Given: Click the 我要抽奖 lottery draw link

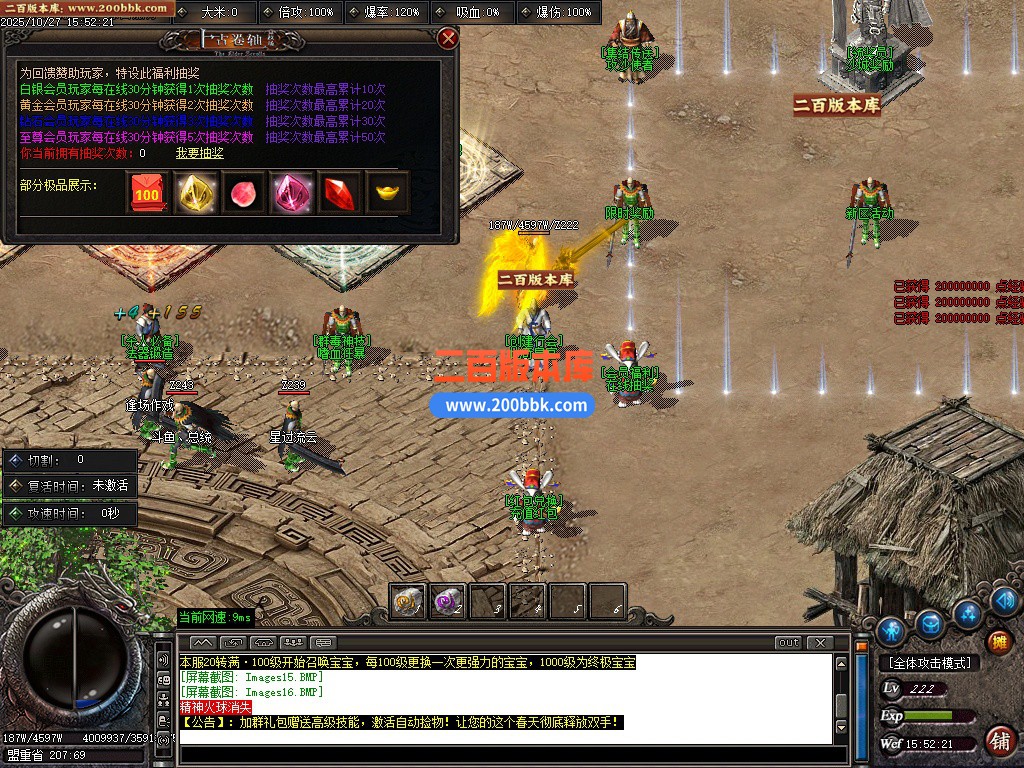Looking at the screenshot, I should 199,153.
